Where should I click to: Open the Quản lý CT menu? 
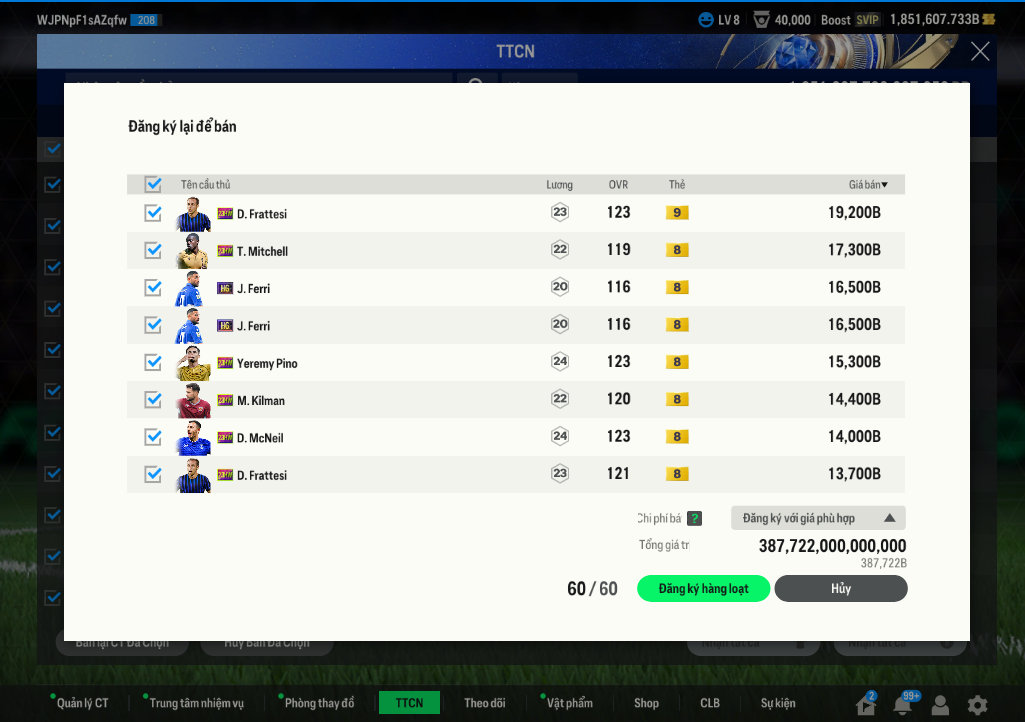[82, 703]
